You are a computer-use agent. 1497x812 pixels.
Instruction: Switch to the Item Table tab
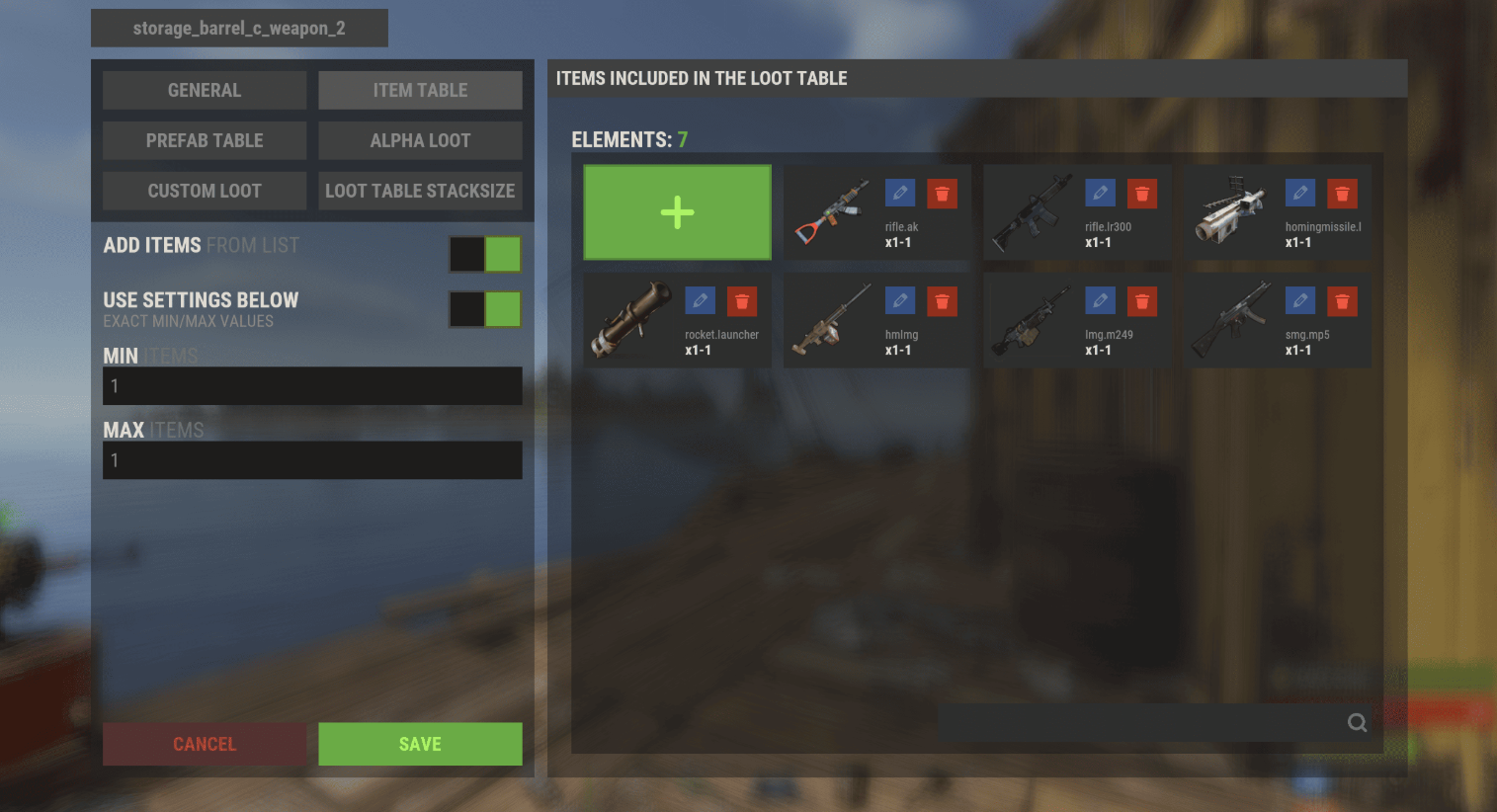pyautogui.click(x=420, y=90)
